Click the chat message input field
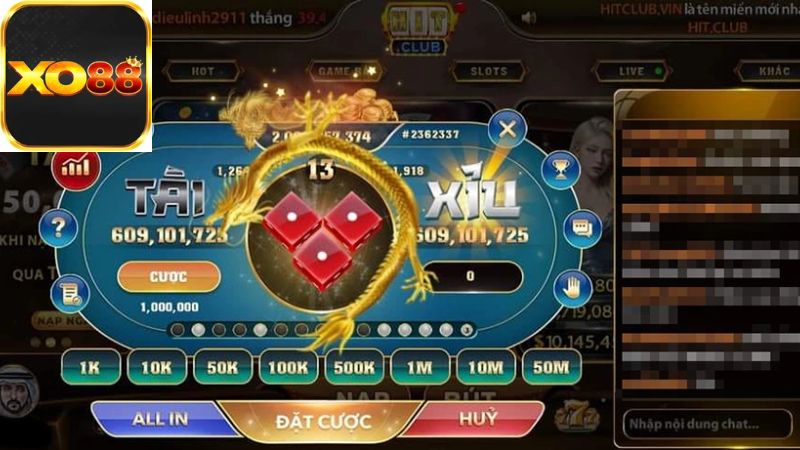The height and width of the screenshot is (450, 800). point(705,424)
